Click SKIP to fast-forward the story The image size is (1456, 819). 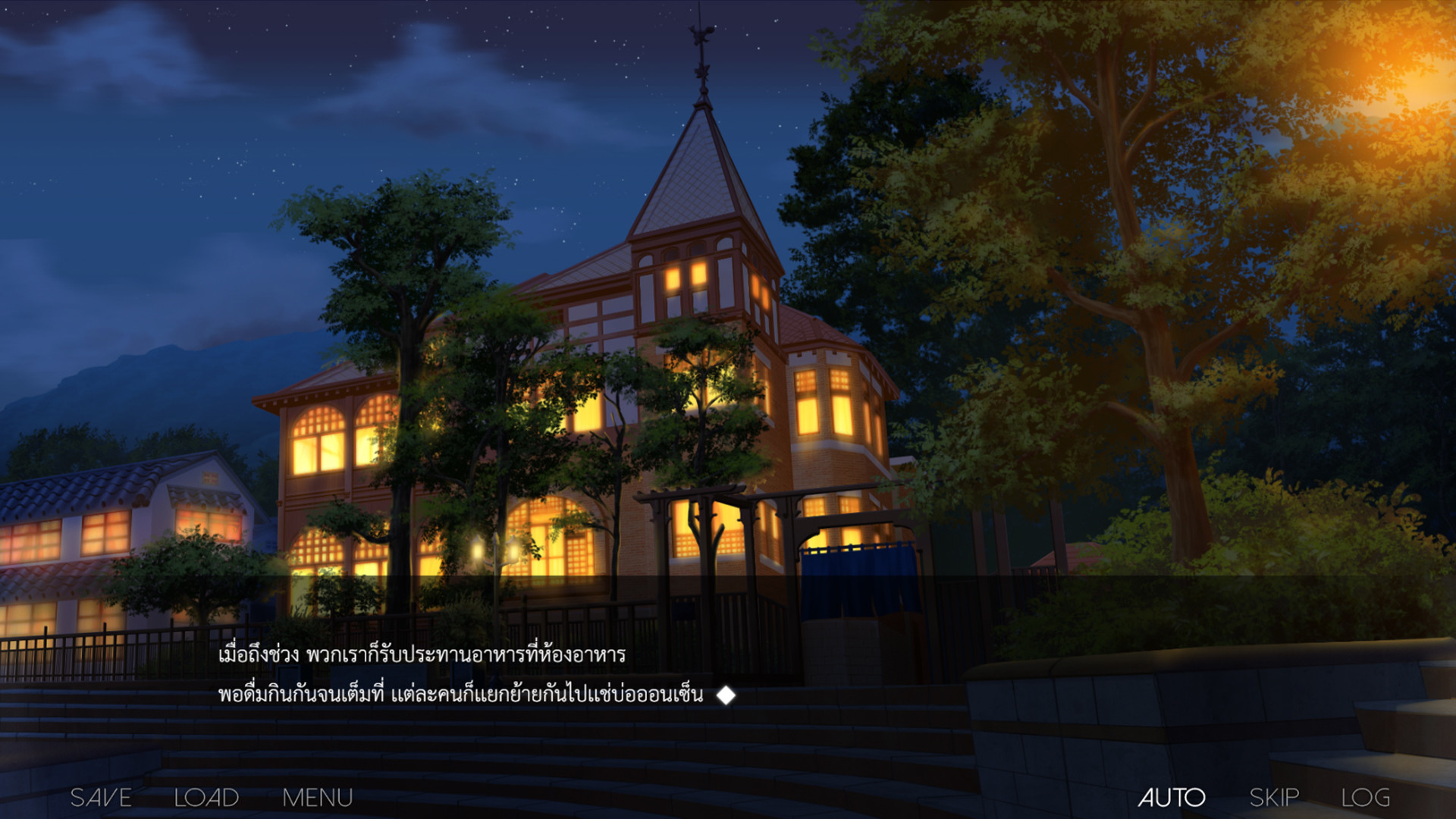[1275, 797]
